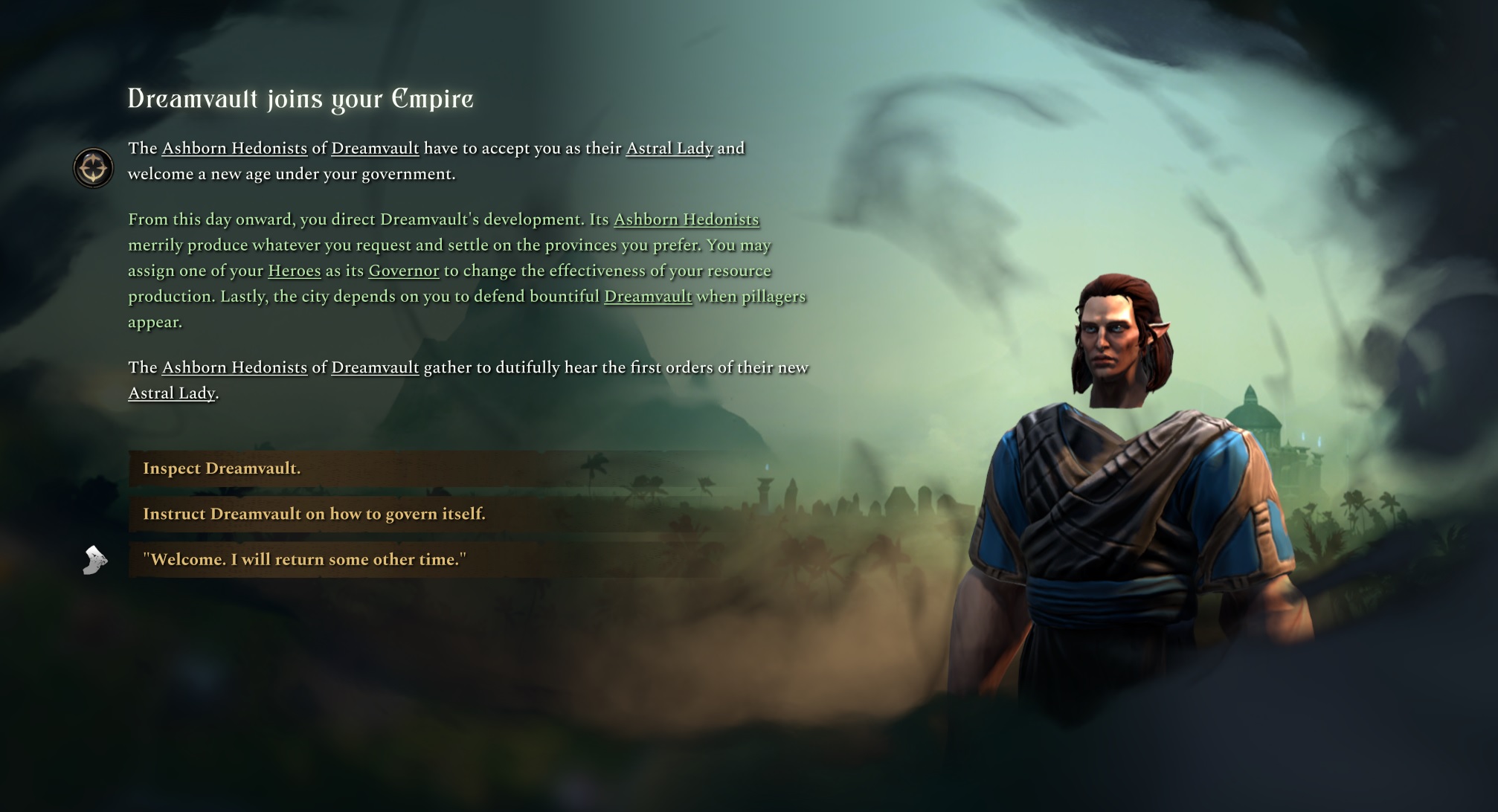Select the Astral Lady link near 'accept you as their'
Image resolution: width=1498 pixels, height=812 pixels.
click(669, 148)
